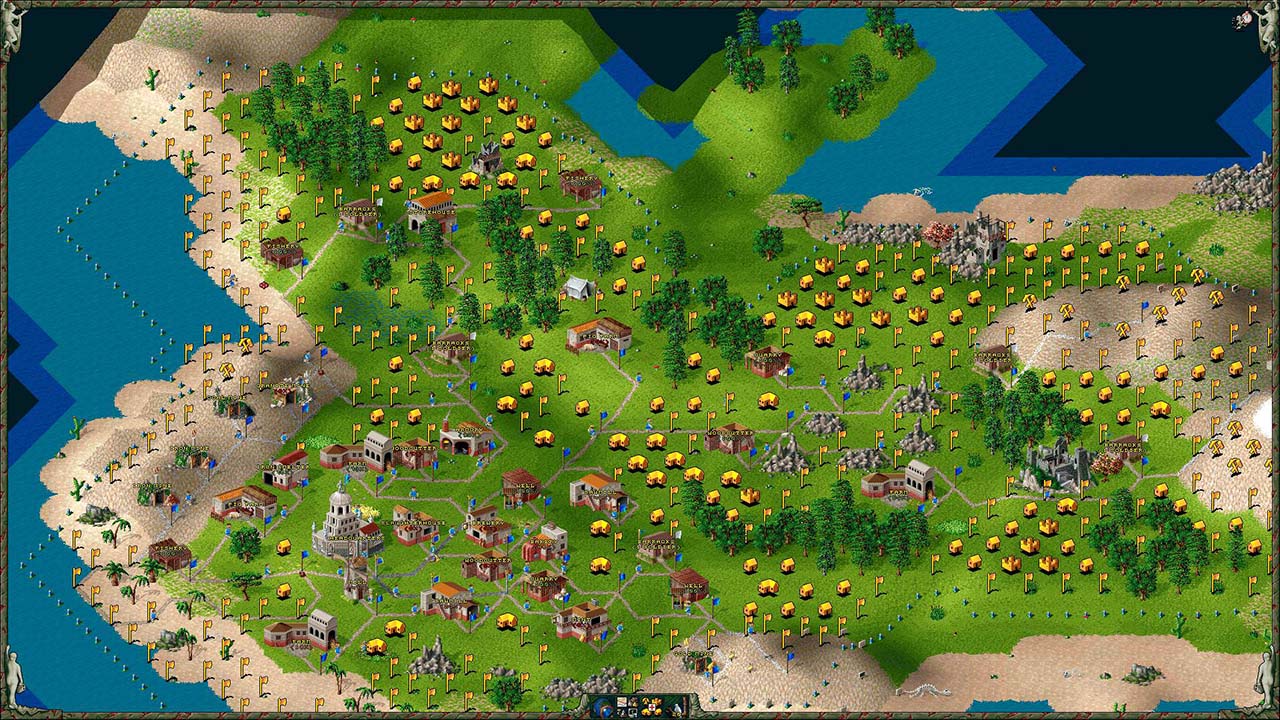Open the map from the bottom bar

pos(622,702)
